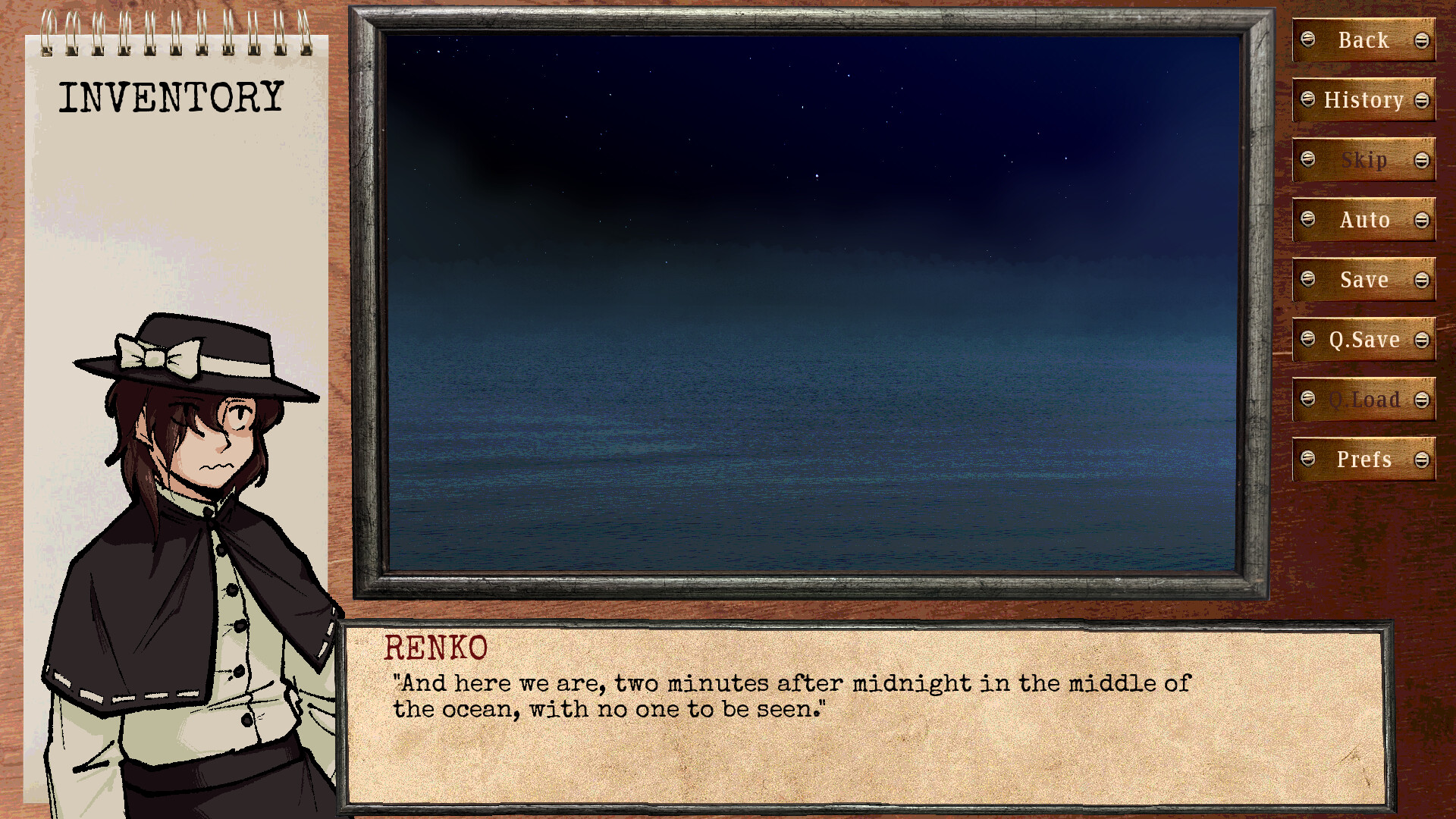This screenshot has width=1456, height=819.
Task: Click the left screw on the Auto plate
Action: coord(1309,220)
